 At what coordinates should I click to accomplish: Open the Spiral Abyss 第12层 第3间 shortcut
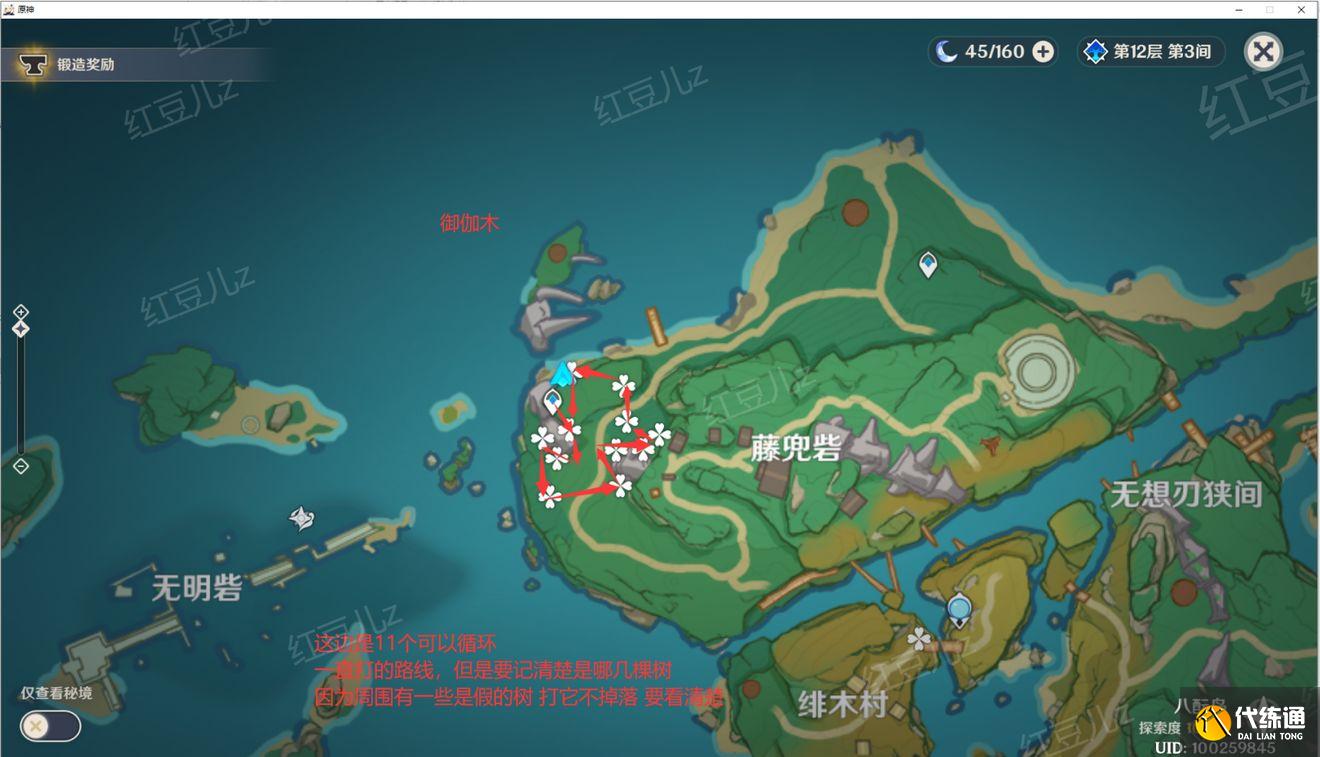1150,51
